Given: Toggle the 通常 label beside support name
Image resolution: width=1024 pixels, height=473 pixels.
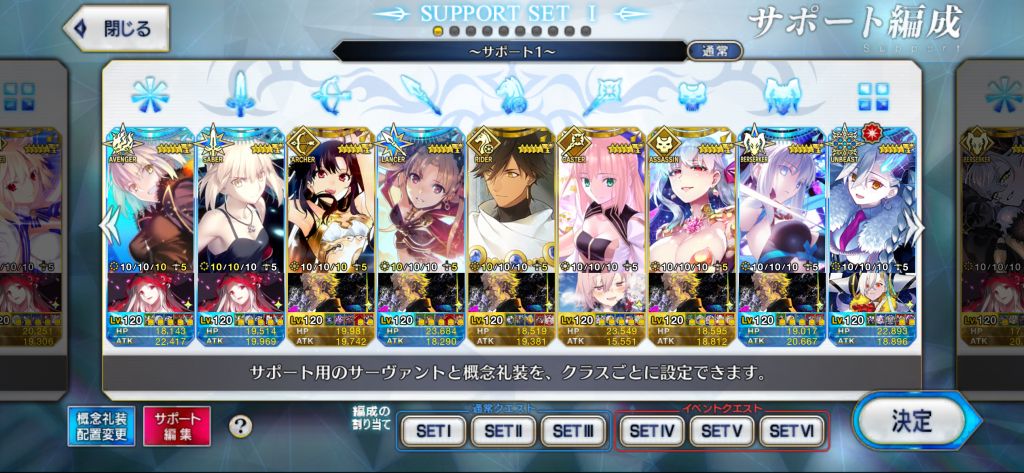Looking at the screenshot, I should click(x=715, y=50).
